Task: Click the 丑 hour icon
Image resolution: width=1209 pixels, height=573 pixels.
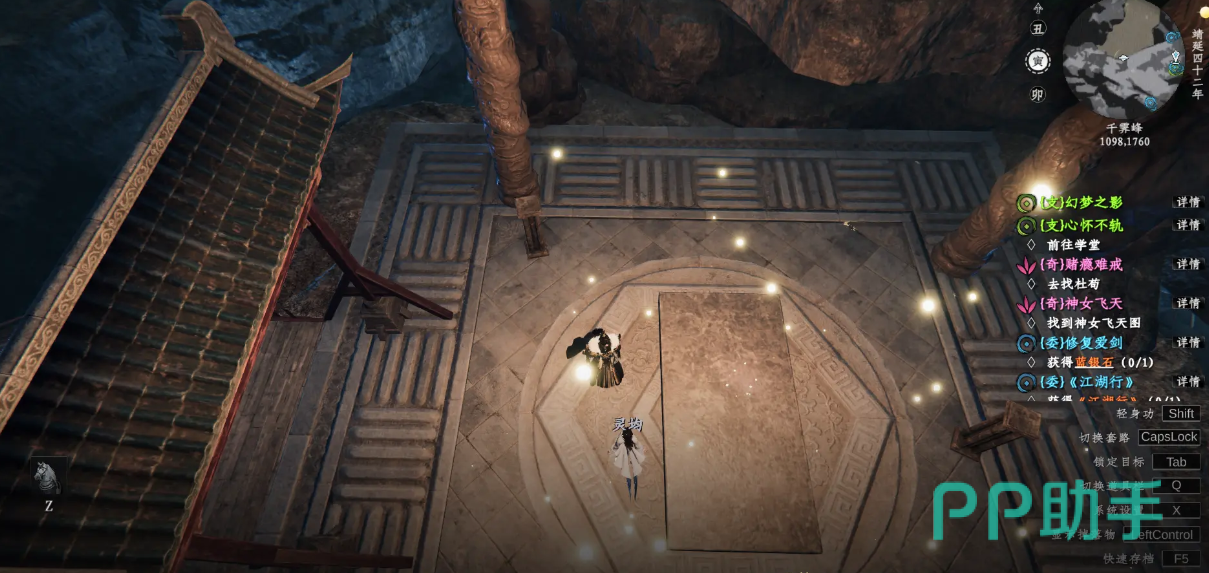Action: tap(1037, 29)
